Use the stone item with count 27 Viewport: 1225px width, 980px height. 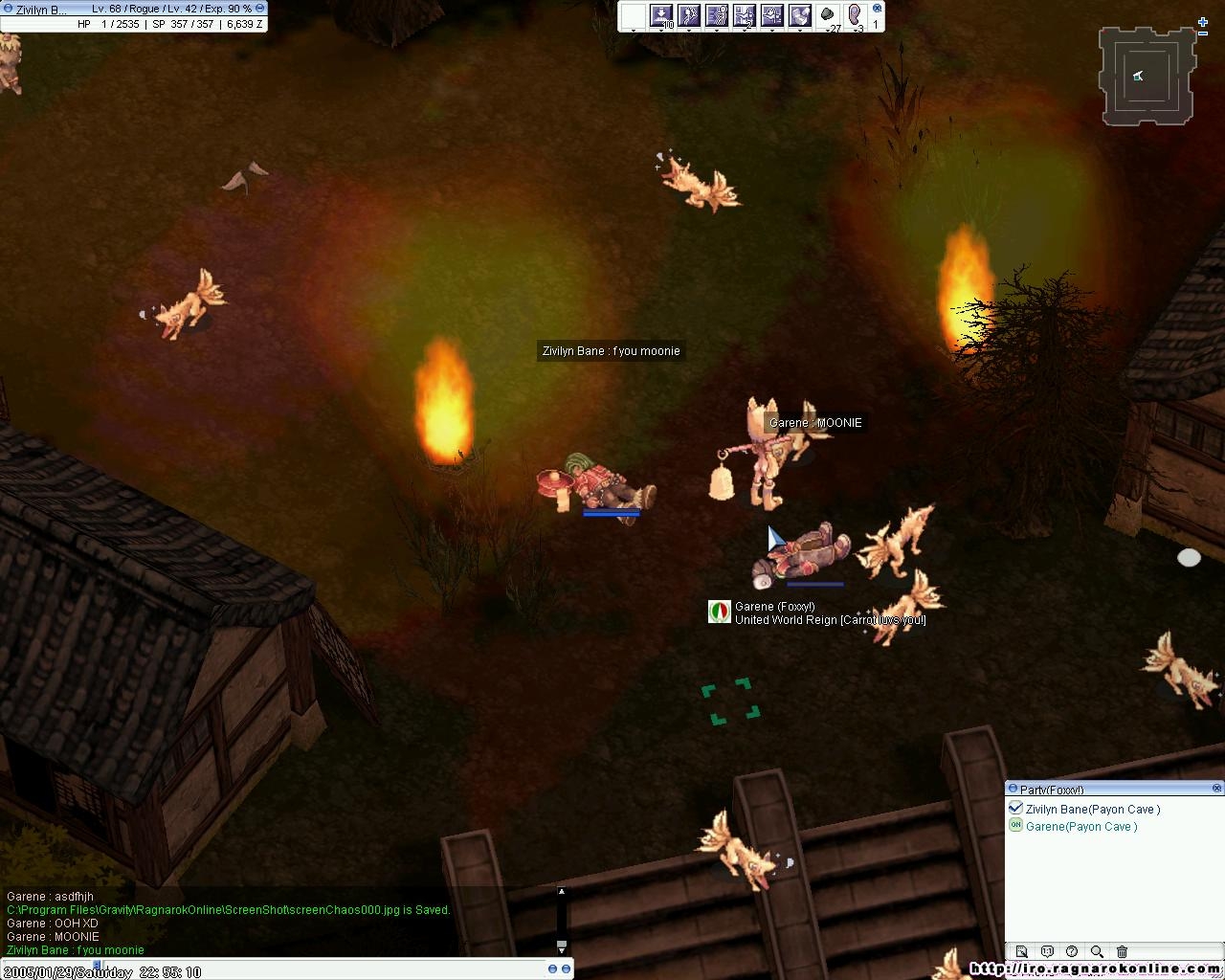[x=828, y=15]
